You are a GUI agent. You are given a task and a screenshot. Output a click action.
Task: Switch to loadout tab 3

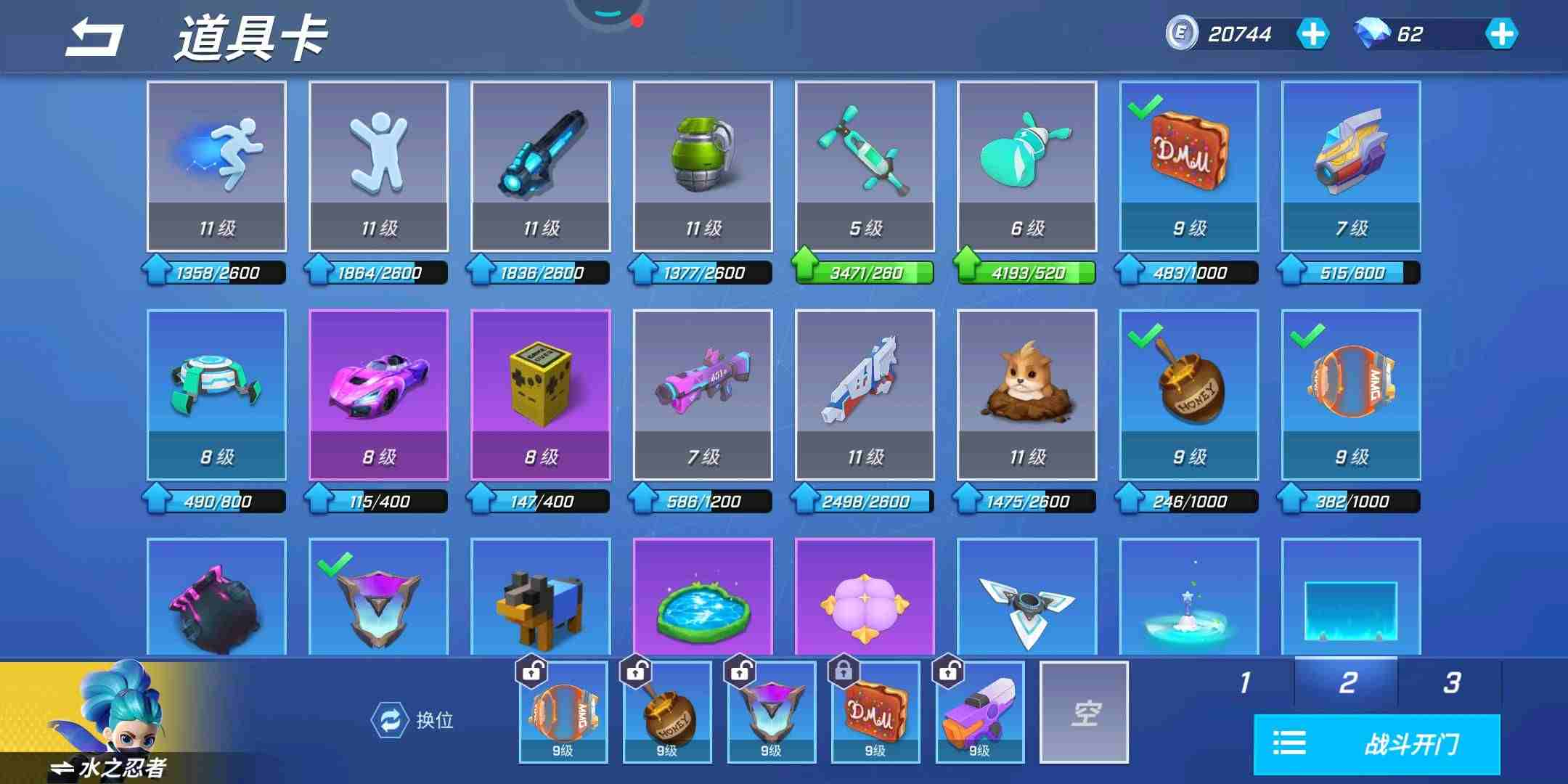[x=1450, y=682]
